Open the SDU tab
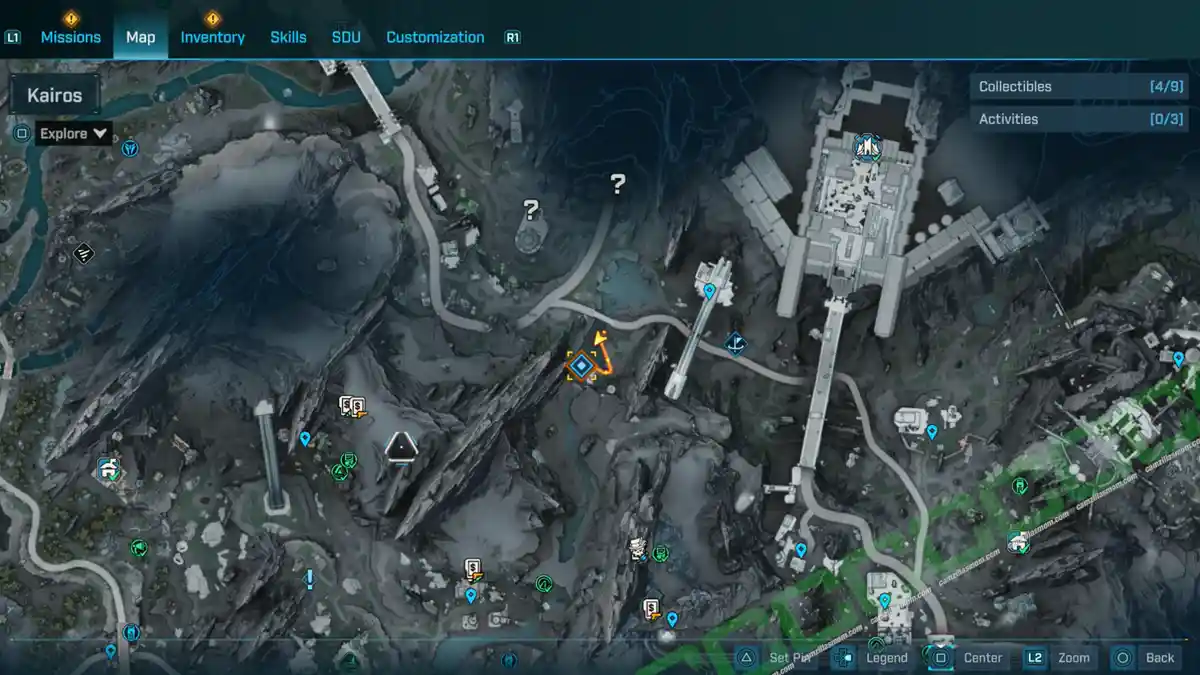The height and width of the screenshot is (675, 1200). tap(346, 37)
